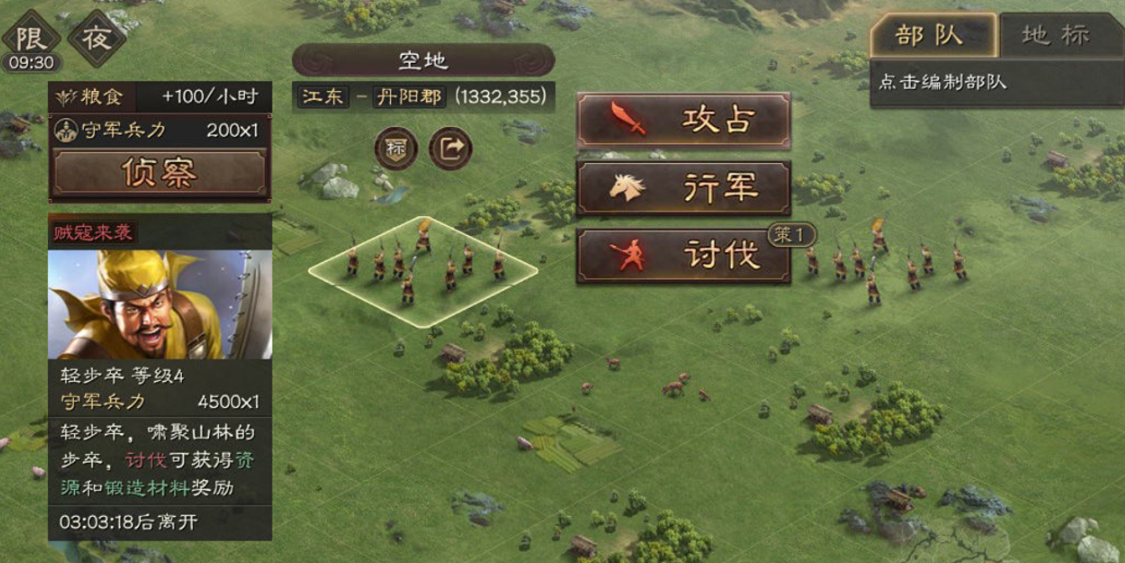
Task: Choose the 攻占 occupy command
Action: (x=684, y=120)
